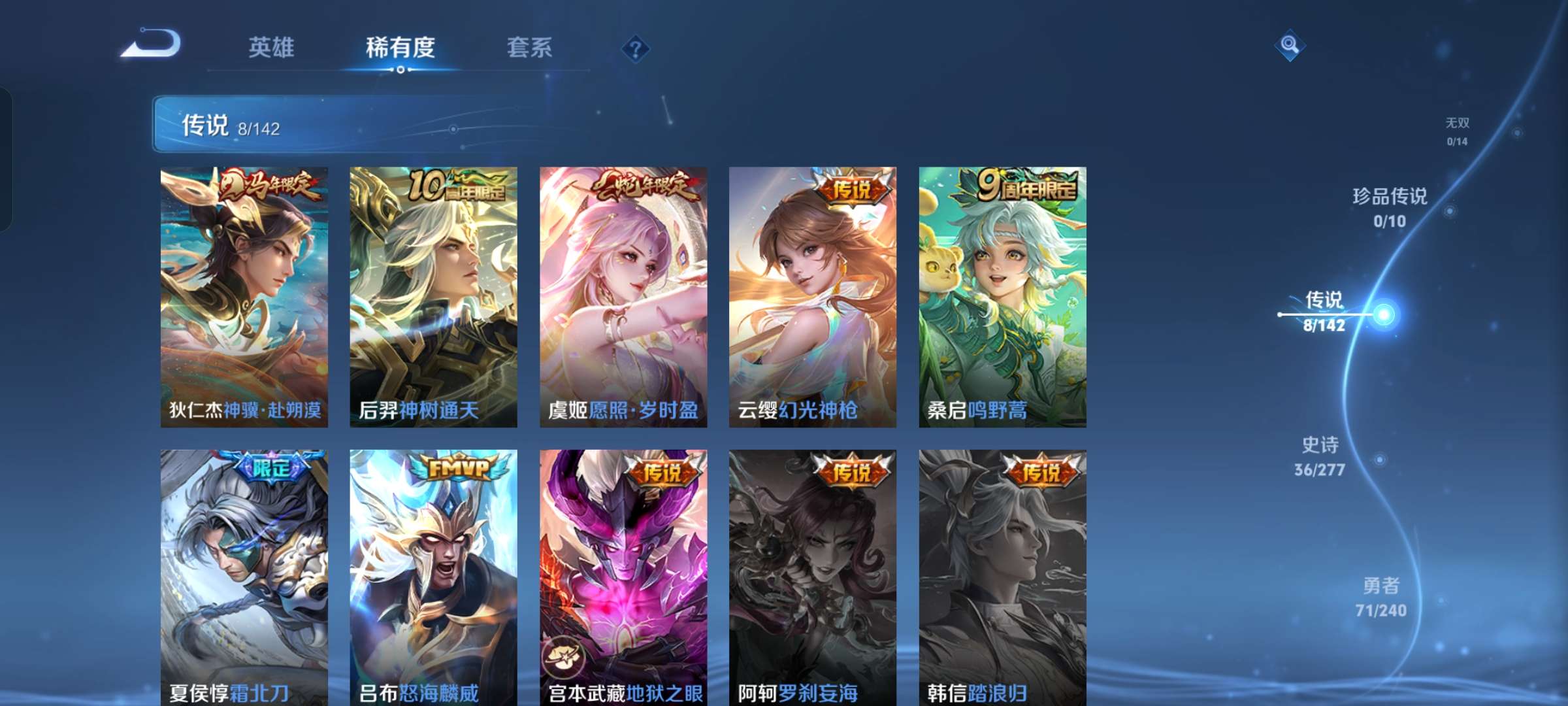Switch to the 英雄 tab
This screenshot has width=1568, height=706.
tap(272, 47)
